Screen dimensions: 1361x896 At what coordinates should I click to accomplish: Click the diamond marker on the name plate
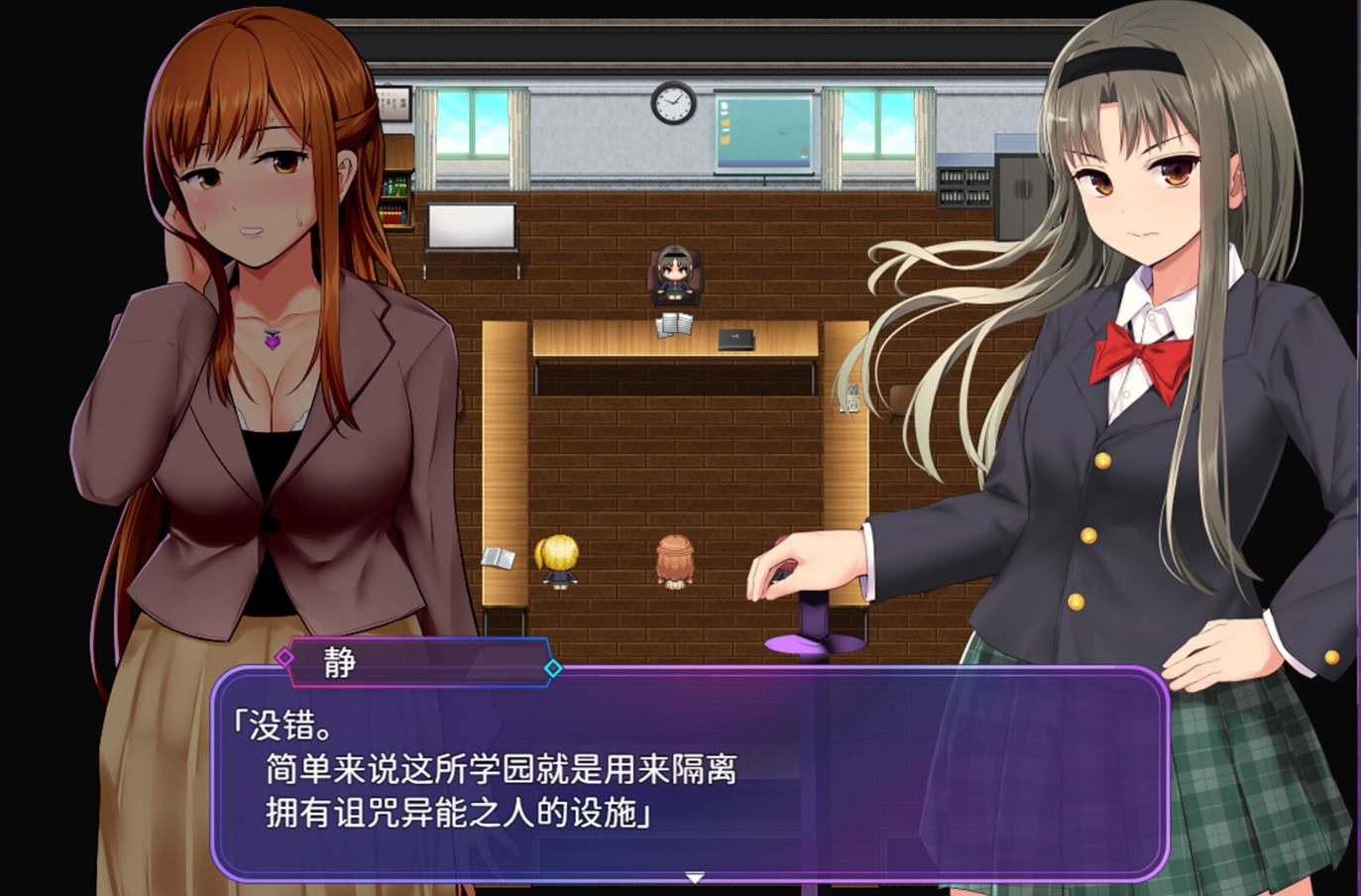(x=285, y=656)
